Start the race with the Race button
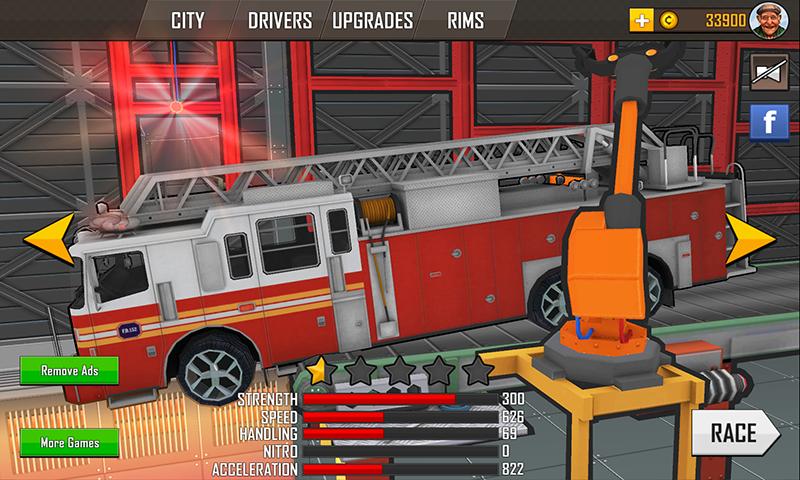Image resolution: width=800 pixels, height=480 pixels. pyautogui.click(x=735, y=433)
